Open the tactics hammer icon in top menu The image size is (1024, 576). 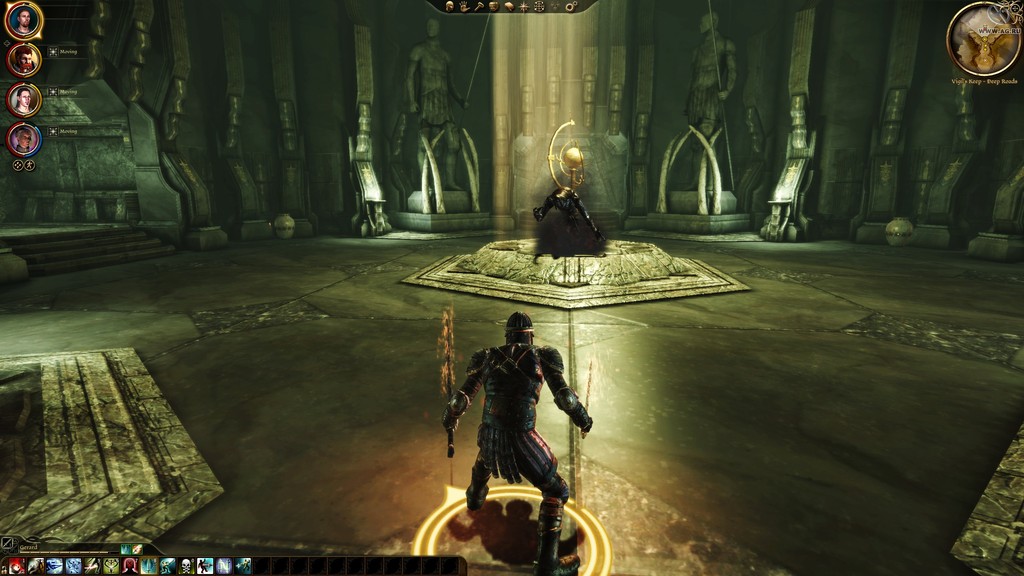click(x=478, y=6)
